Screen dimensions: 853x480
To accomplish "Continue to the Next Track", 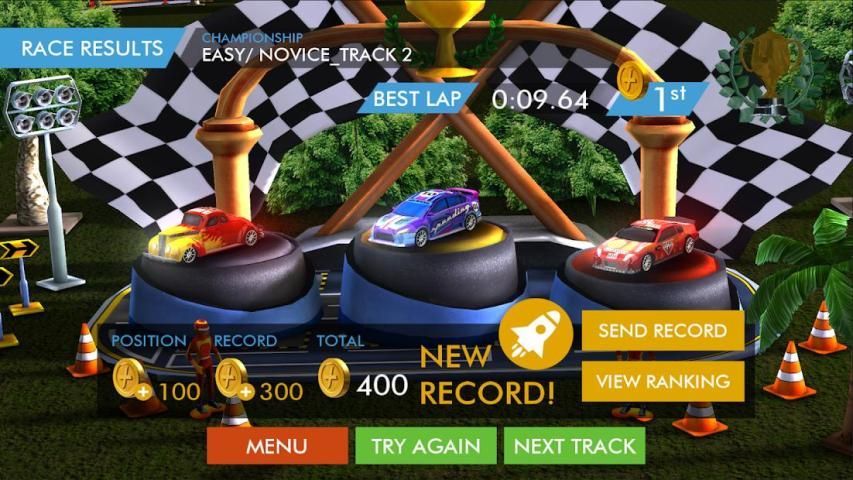I will pos(575,446).
